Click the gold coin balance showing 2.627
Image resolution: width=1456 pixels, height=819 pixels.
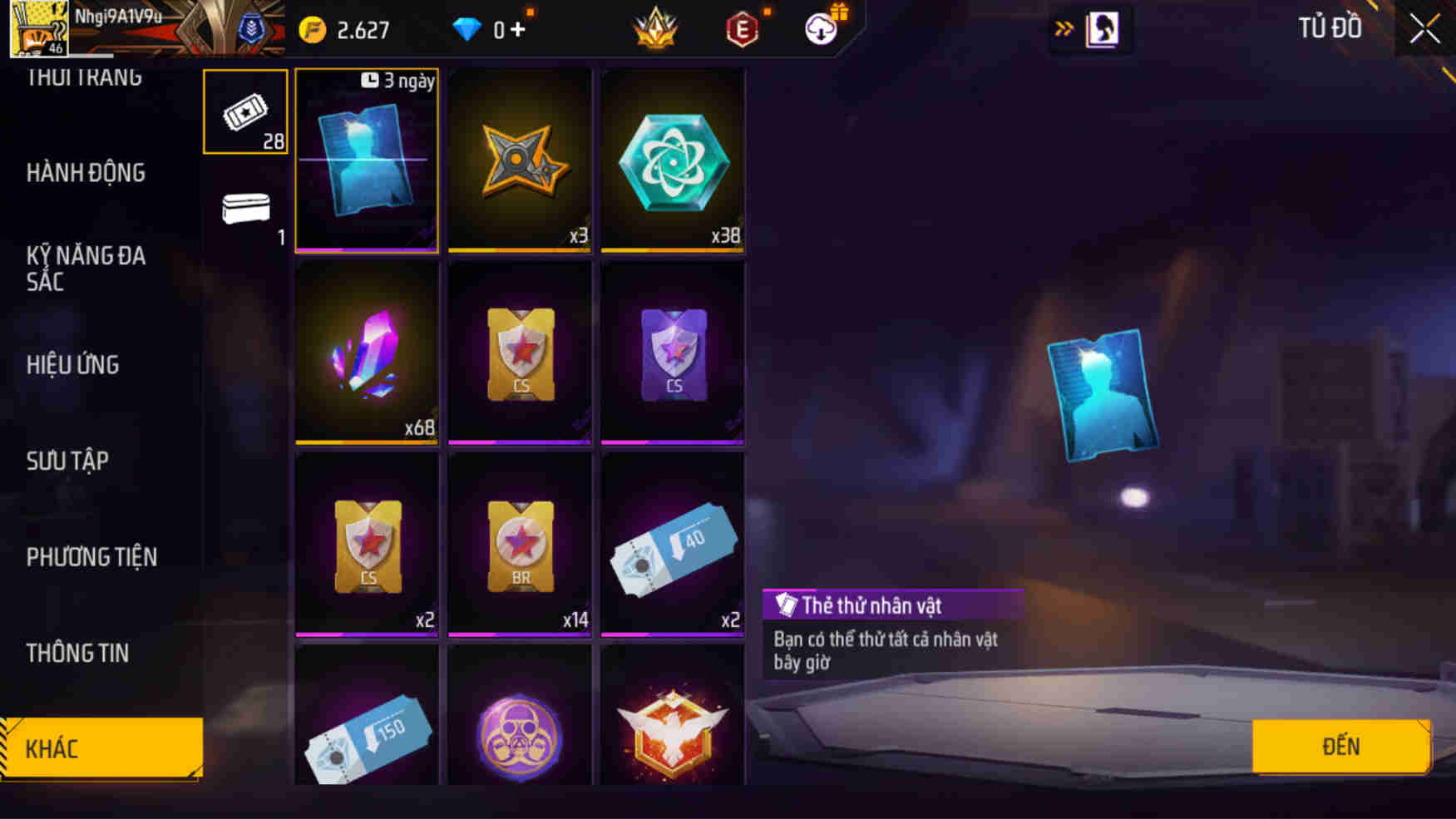[x=343, y=27]
